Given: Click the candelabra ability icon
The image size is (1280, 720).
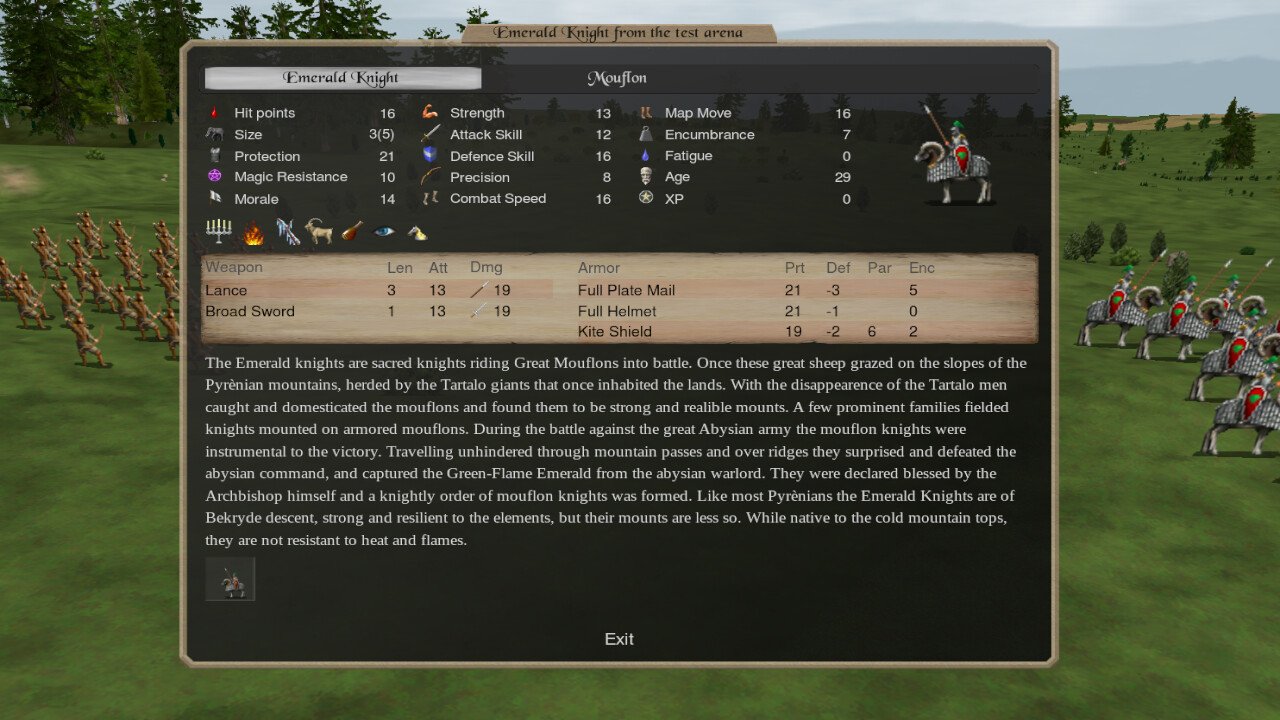Looking at the screenshot, I should [218, 231].
